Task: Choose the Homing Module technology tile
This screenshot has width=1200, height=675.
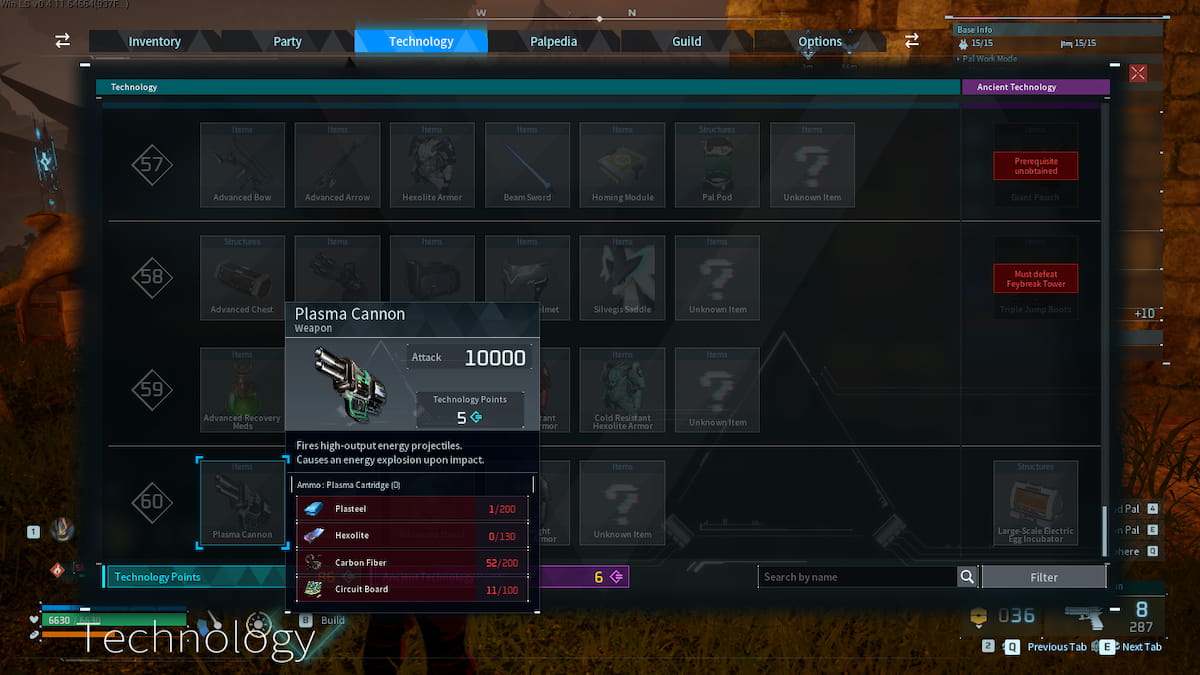Action: [x=622, y=164]
